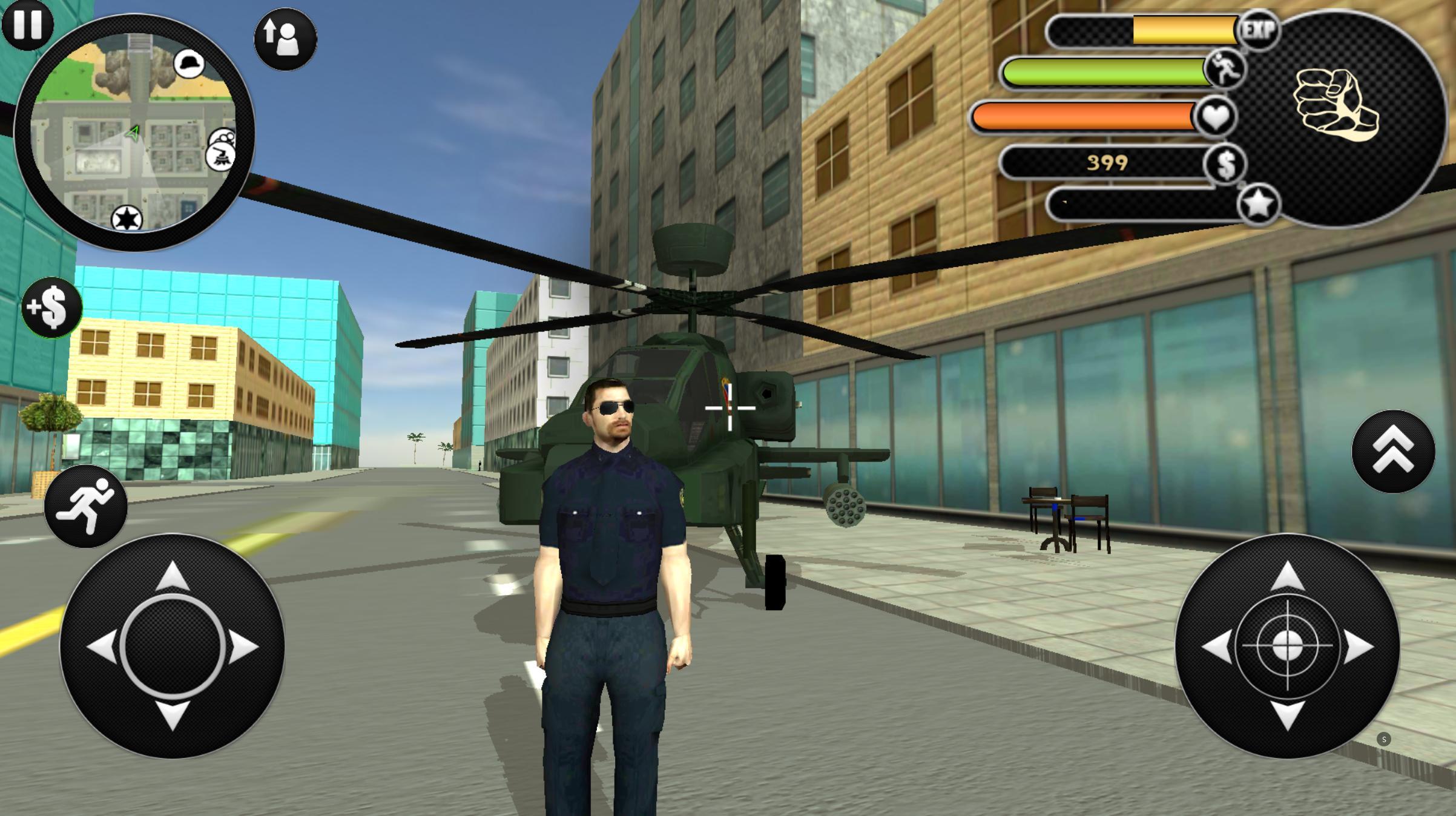Tap the helmet icon on the minimap

point(188,62)
